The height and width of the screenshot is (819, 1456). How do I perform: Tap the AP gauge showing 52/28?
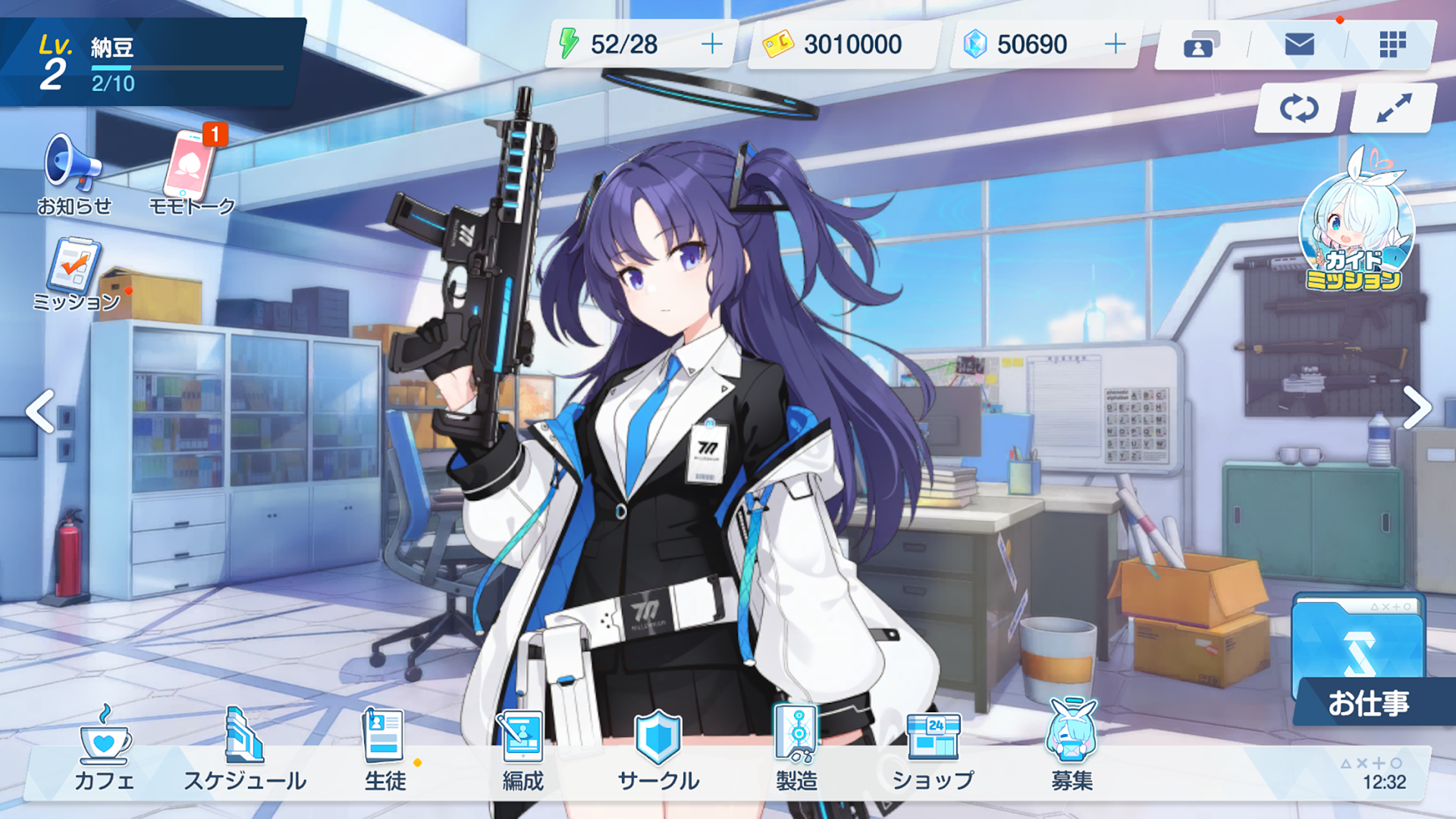[622, 44]
